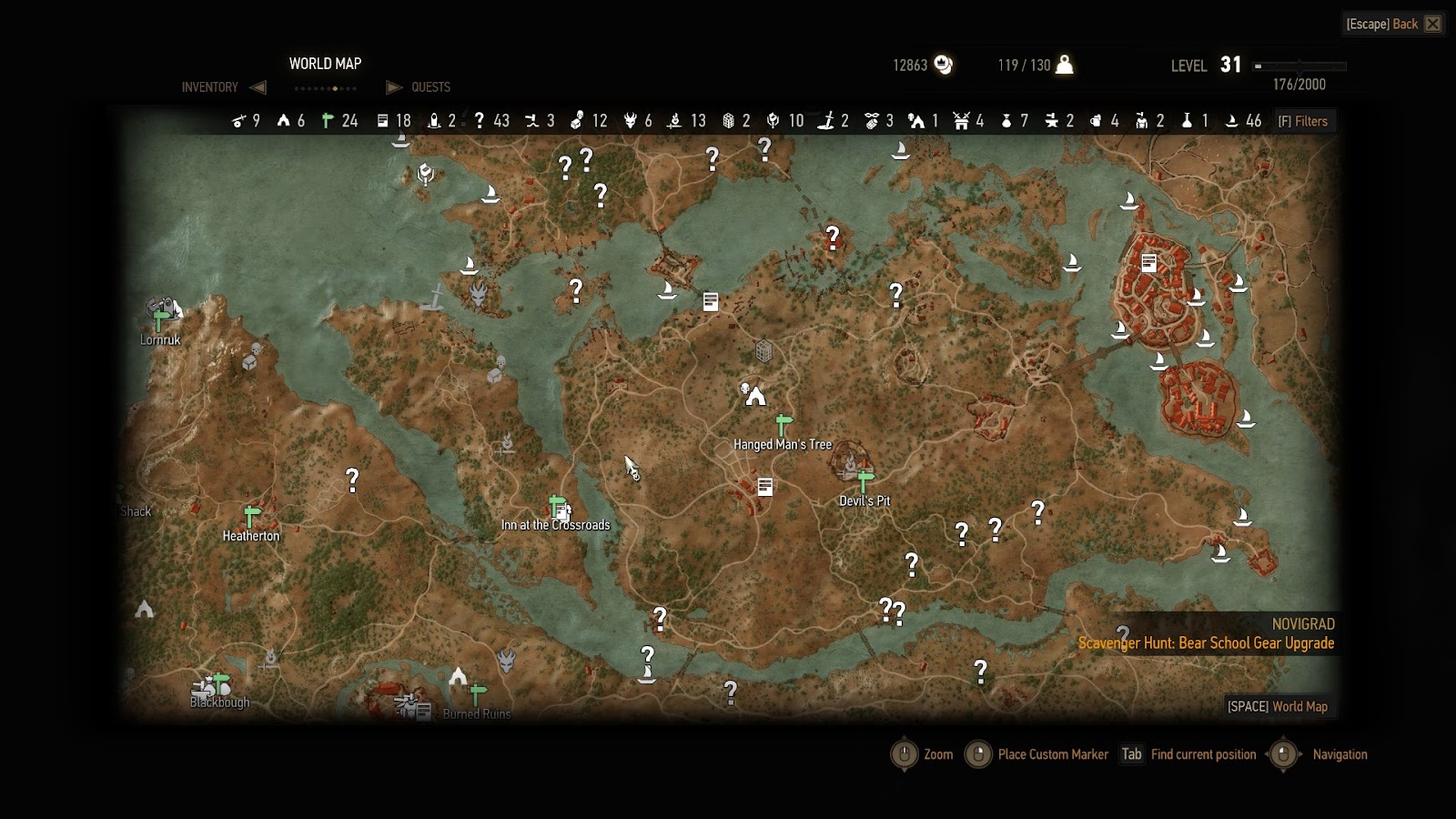Toggle the undiscovered locations filter showing 43

tap(491, 121)
